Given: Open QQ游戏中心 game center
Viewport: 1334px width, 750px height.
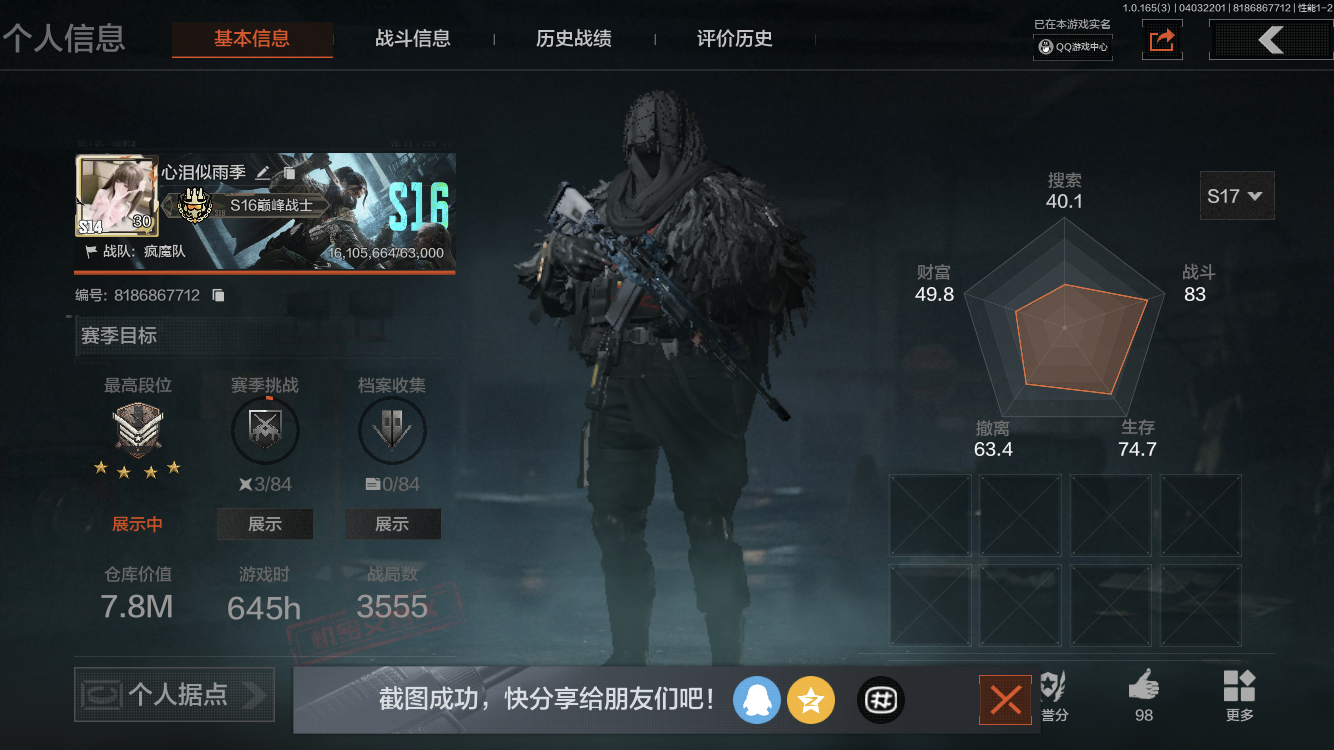Looking at the screenshot, I should point(1072,45).
